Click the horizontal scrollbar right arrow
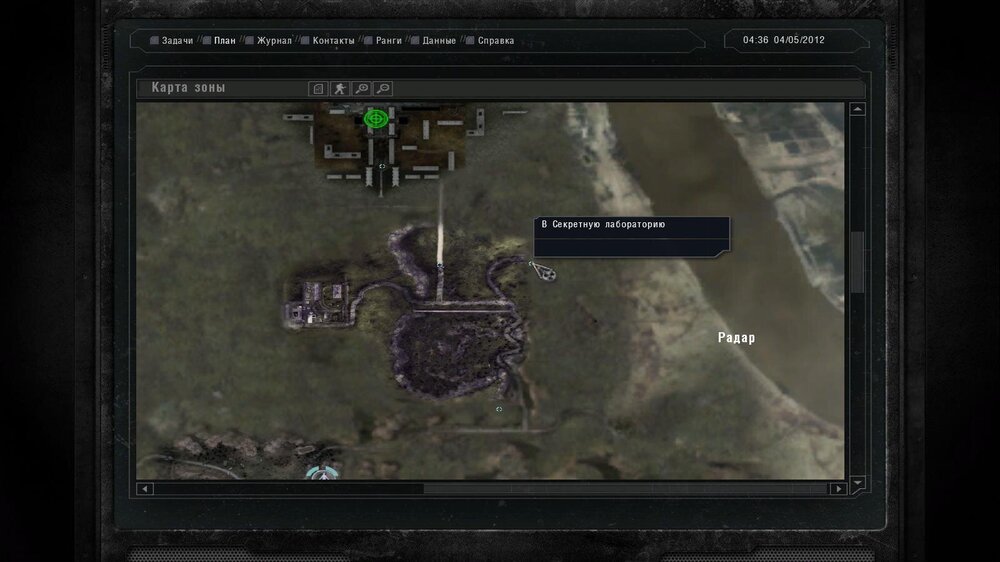Screen dimensions: 1000x562 (837, 489)
